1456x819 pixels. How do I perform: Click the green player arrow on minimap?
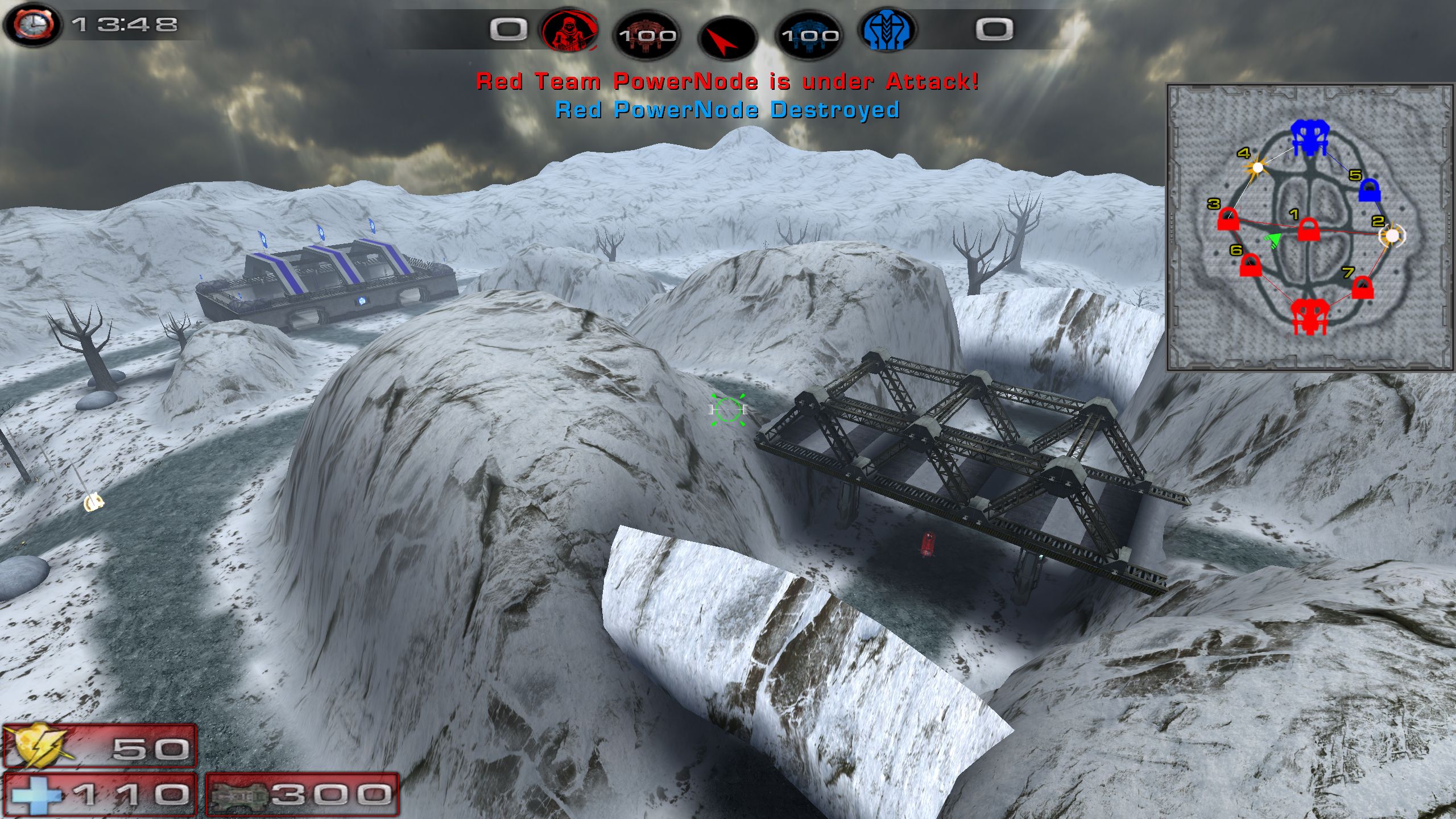(x=1273, y=240)
